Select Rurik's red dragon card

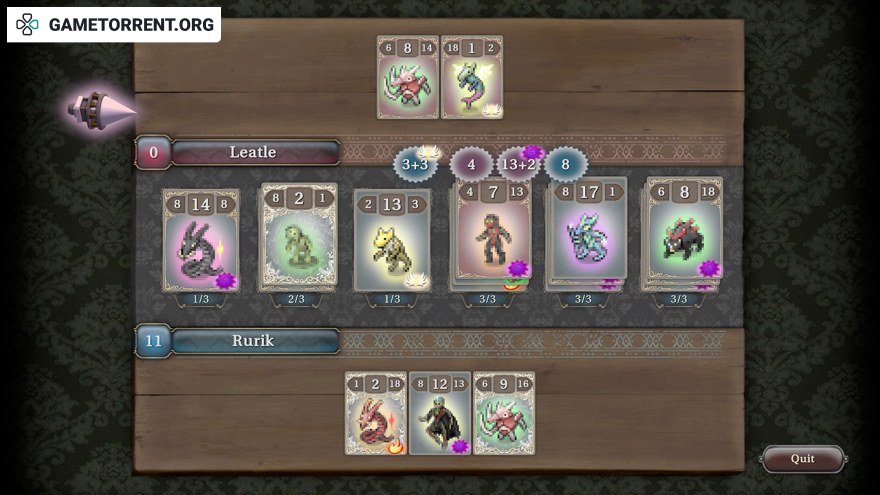[376, 413]
